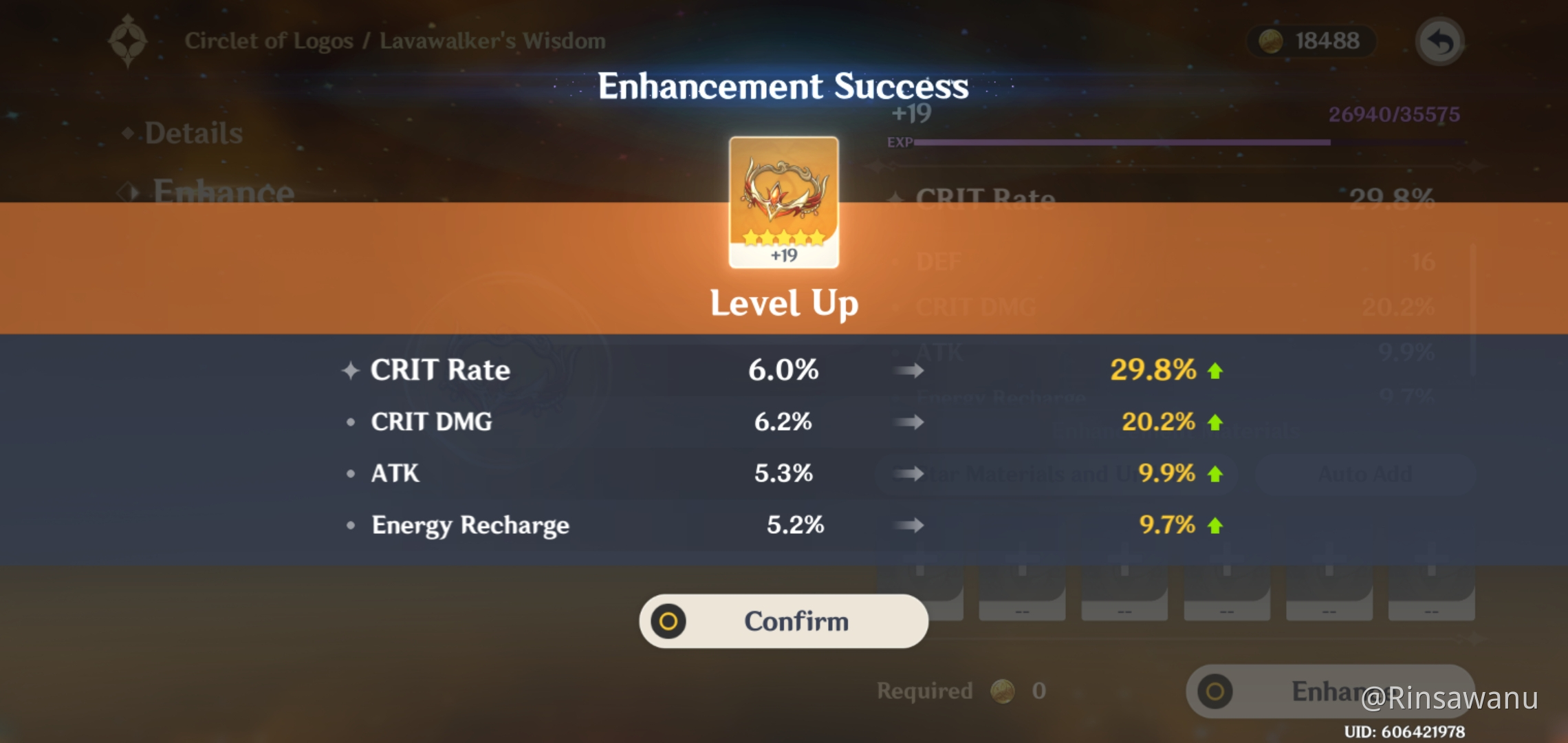
Task: Click the circular ring icon on the Confirm button
Action: 668,621
